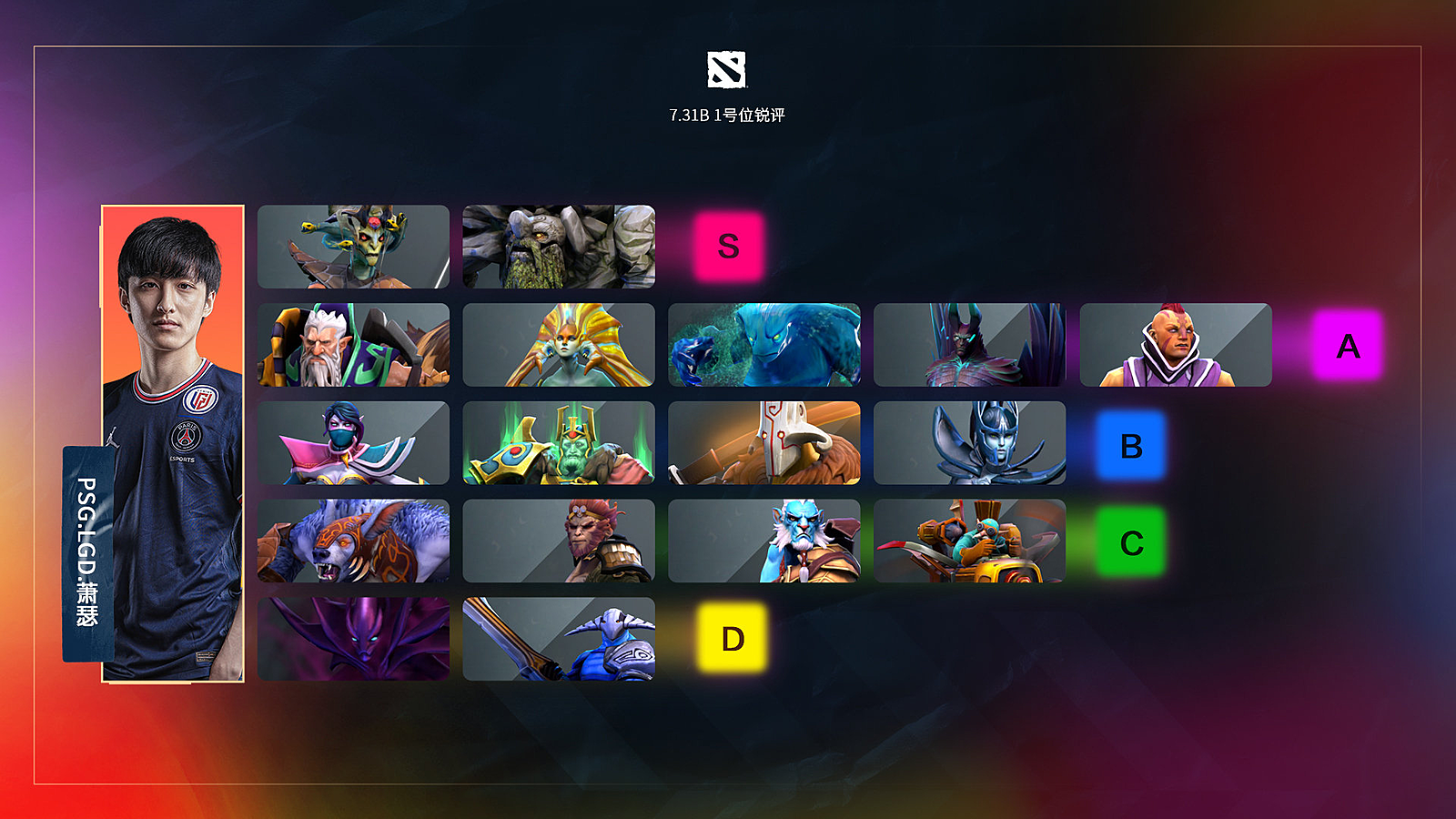
Task: Click the Dota 2 logo
Action: point(727,69)
